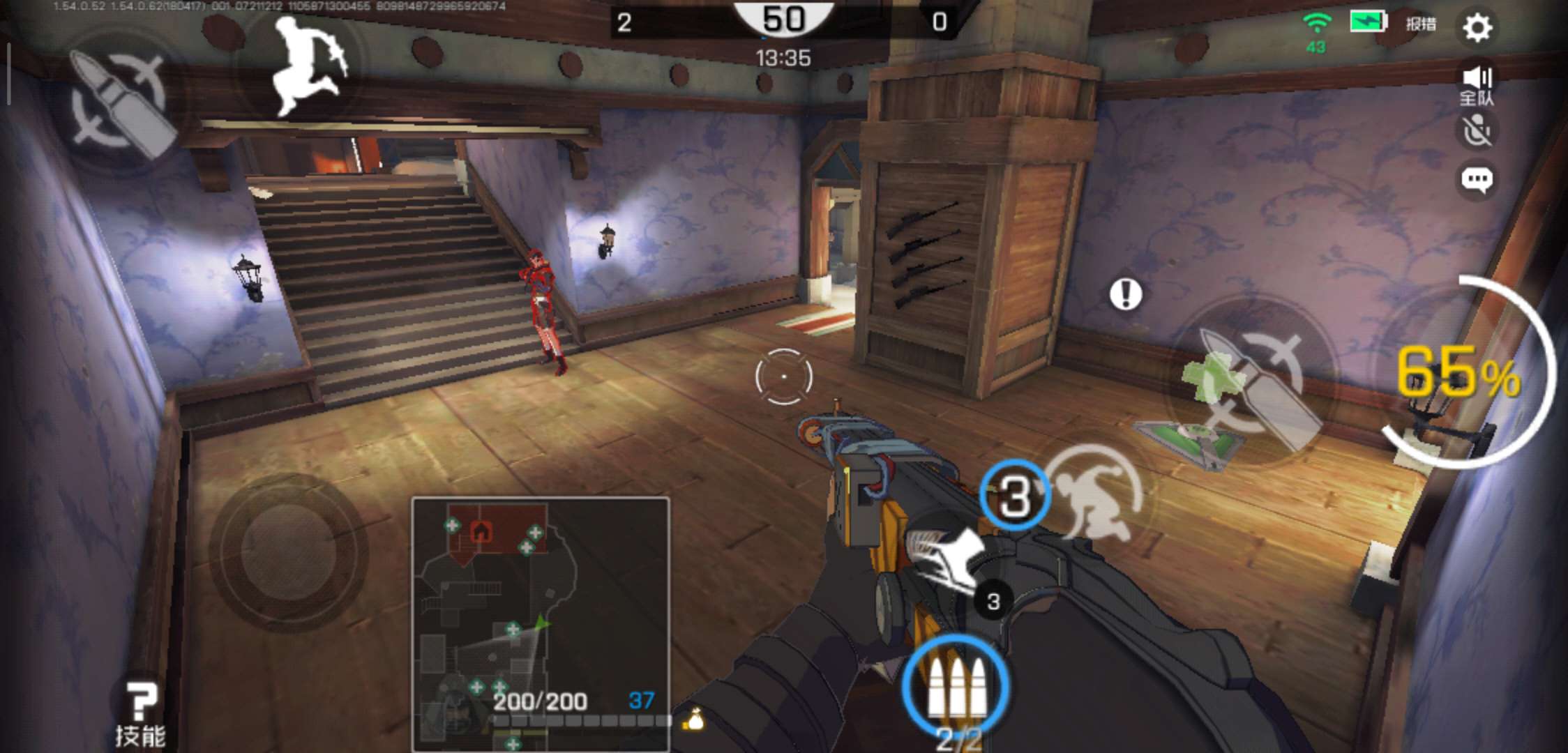Screen dimensions: 1568x753
Task: Reload with the three-bullets button
Action: tap(956, 685)
